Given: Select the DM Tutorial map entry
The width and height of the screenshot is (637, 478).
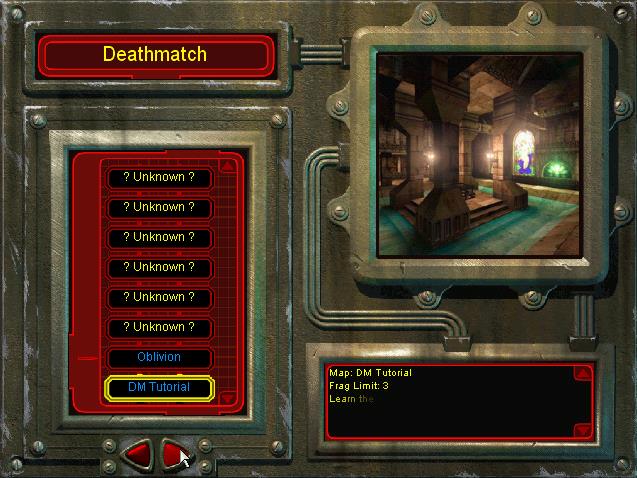Looking at the screenshot, I should tap(159, 387).
